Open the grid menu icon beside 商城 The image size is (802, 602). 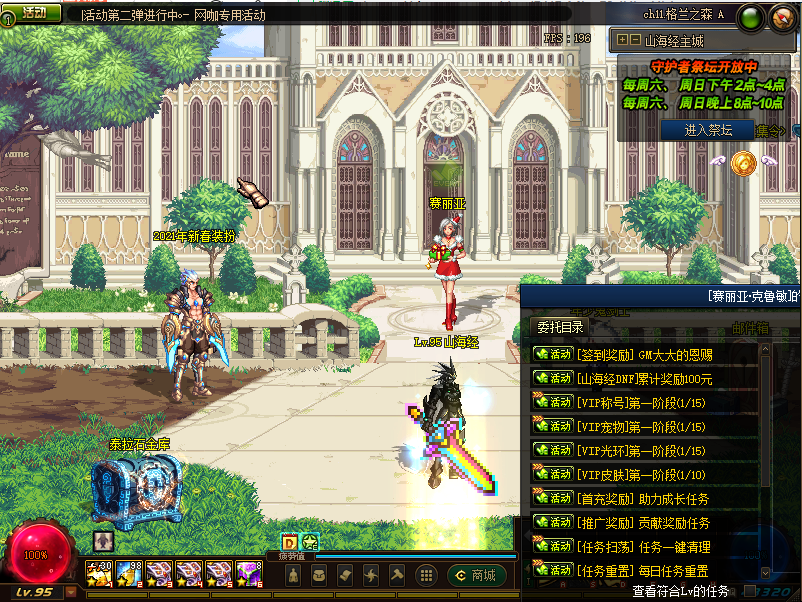tap(426, 575)
